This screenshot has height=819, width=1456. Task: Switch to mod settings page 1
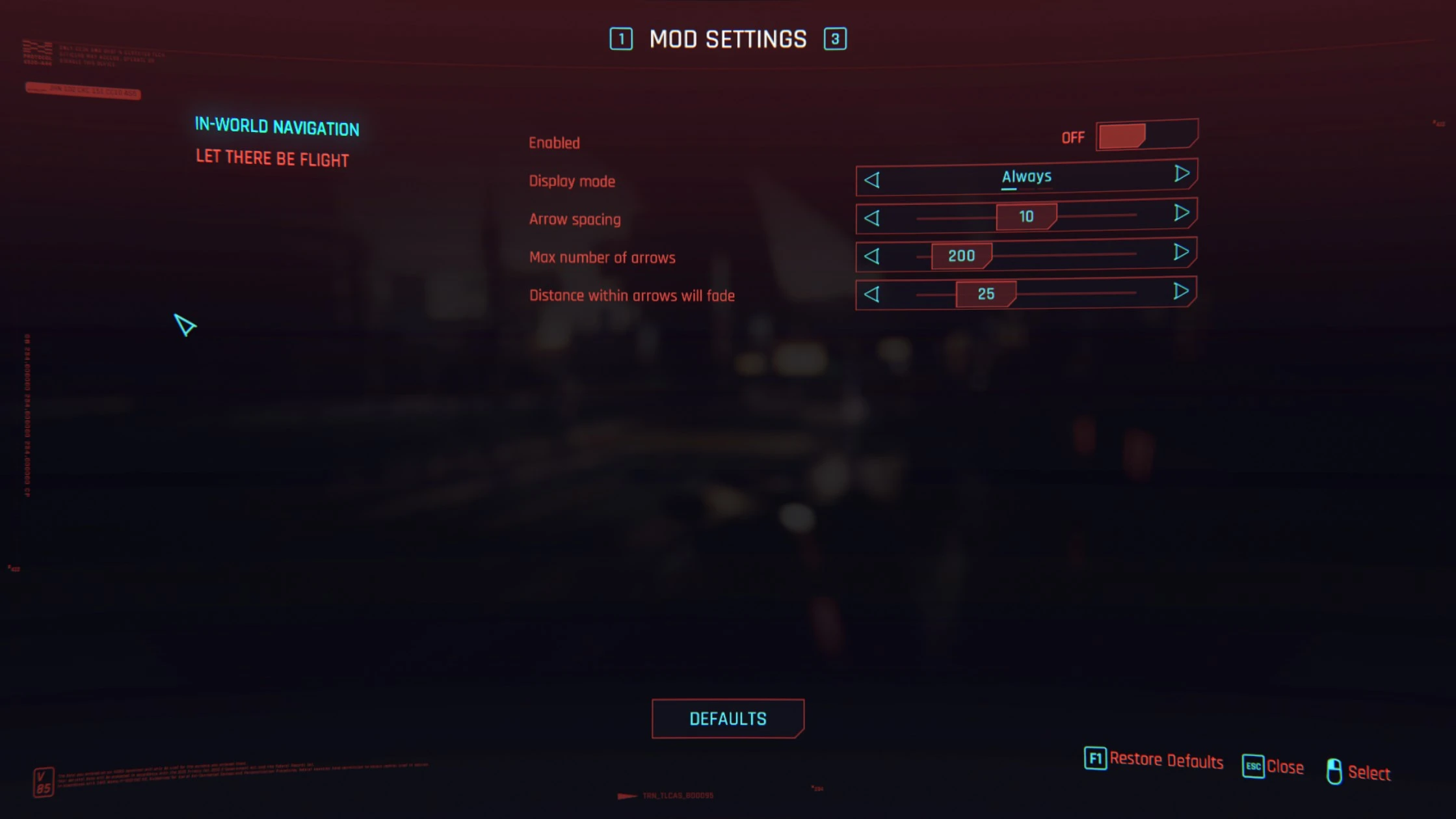(622, 39)
